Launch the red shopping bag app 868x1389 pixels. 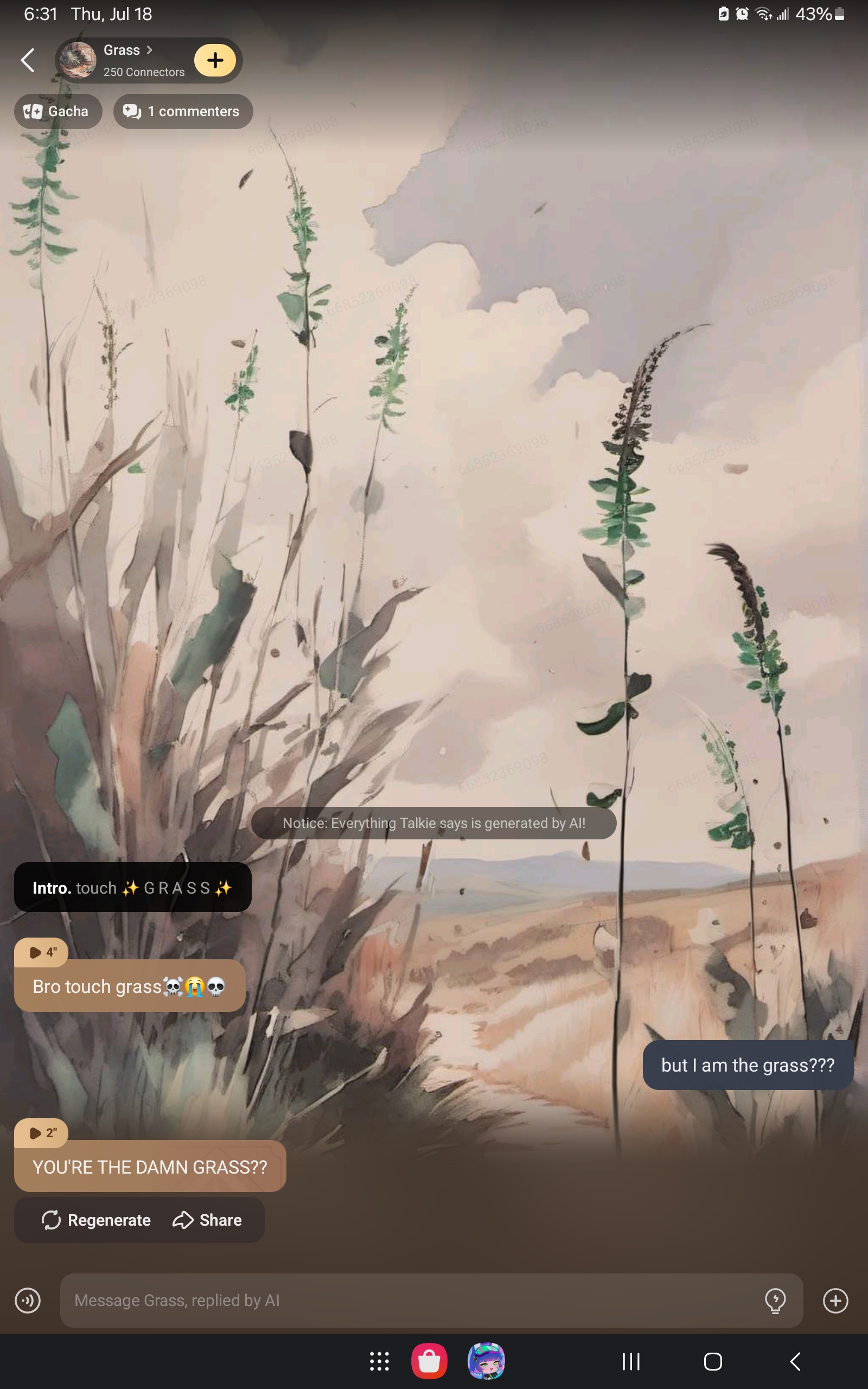pos(430,1361)
